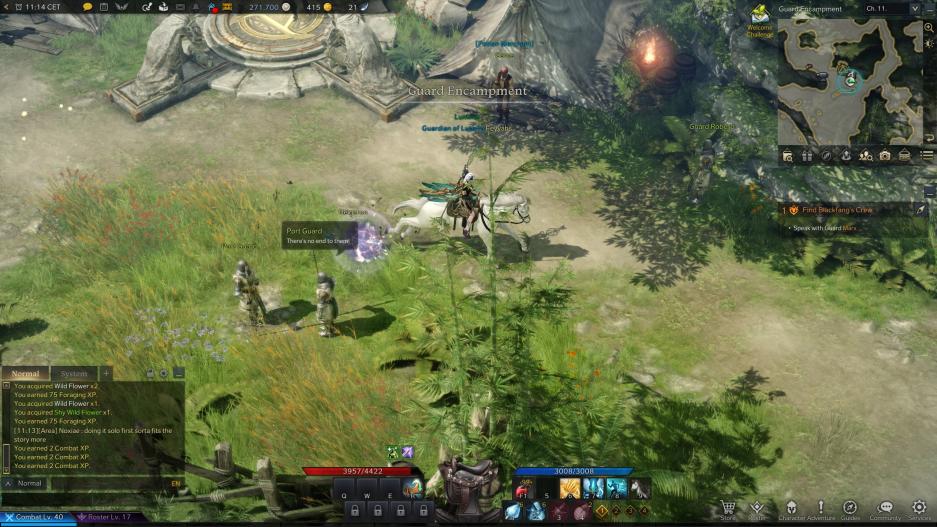Click the minimap magnifier zoom button
Image resolution: width=937 pixels, height=527 pixels.
point(930,28)
